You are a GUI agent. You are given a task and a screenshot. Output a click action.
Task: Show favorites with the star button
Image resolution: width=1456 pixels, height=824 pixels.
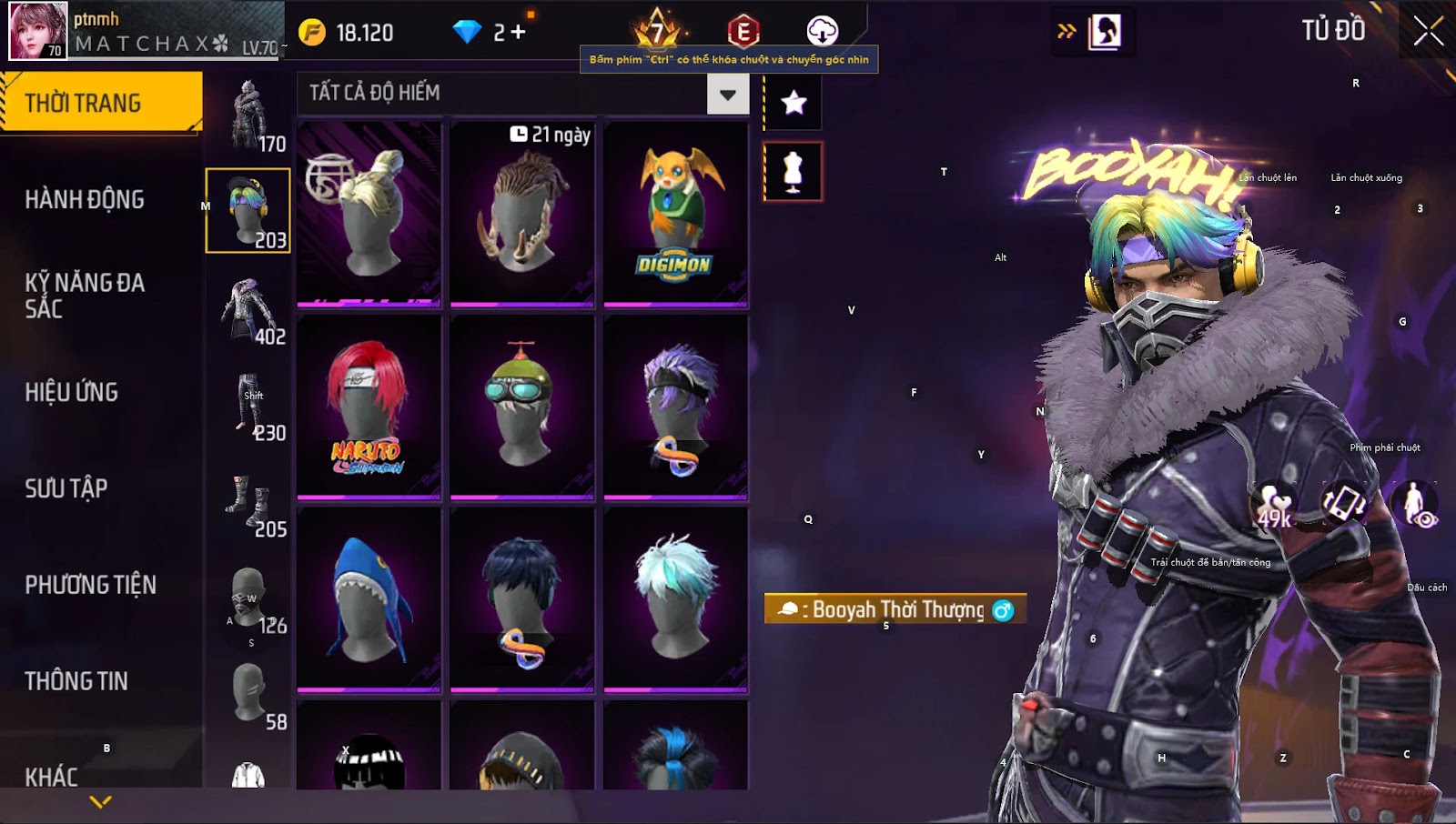[794, 103]
